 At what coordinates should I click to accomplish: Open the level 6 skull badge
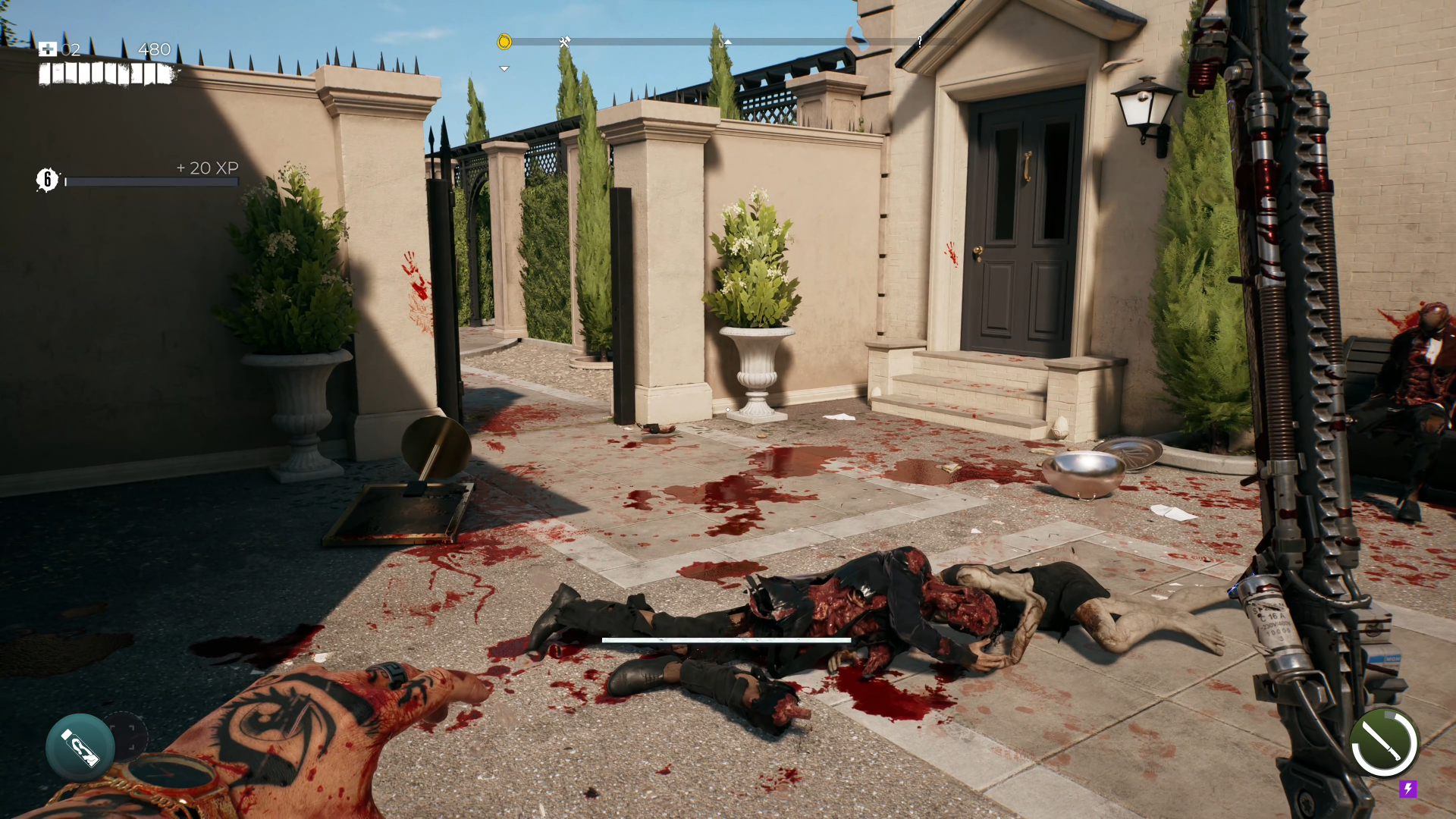click(x=47, y=180)
